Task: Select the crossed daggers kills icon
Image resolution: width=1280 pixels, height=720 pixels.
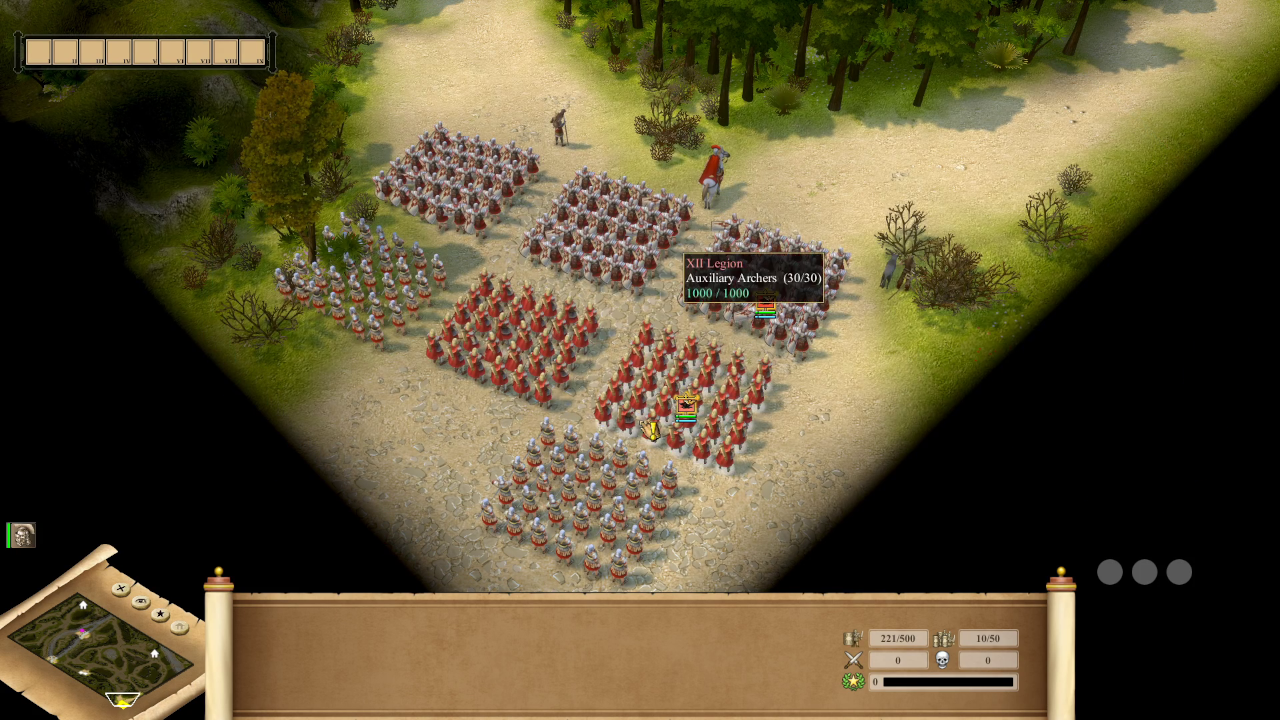Action: (852, 660)
